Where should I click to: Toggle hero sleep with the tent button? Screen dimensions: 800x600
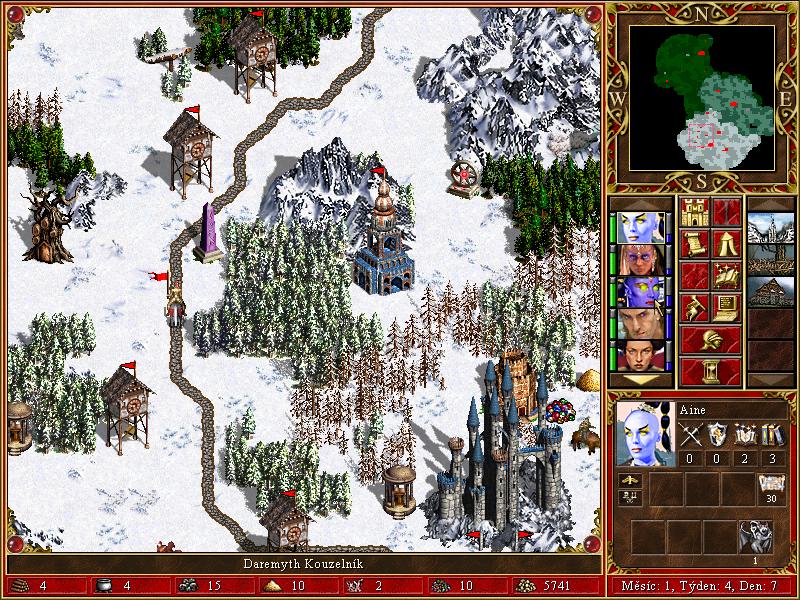click(727, 244)
